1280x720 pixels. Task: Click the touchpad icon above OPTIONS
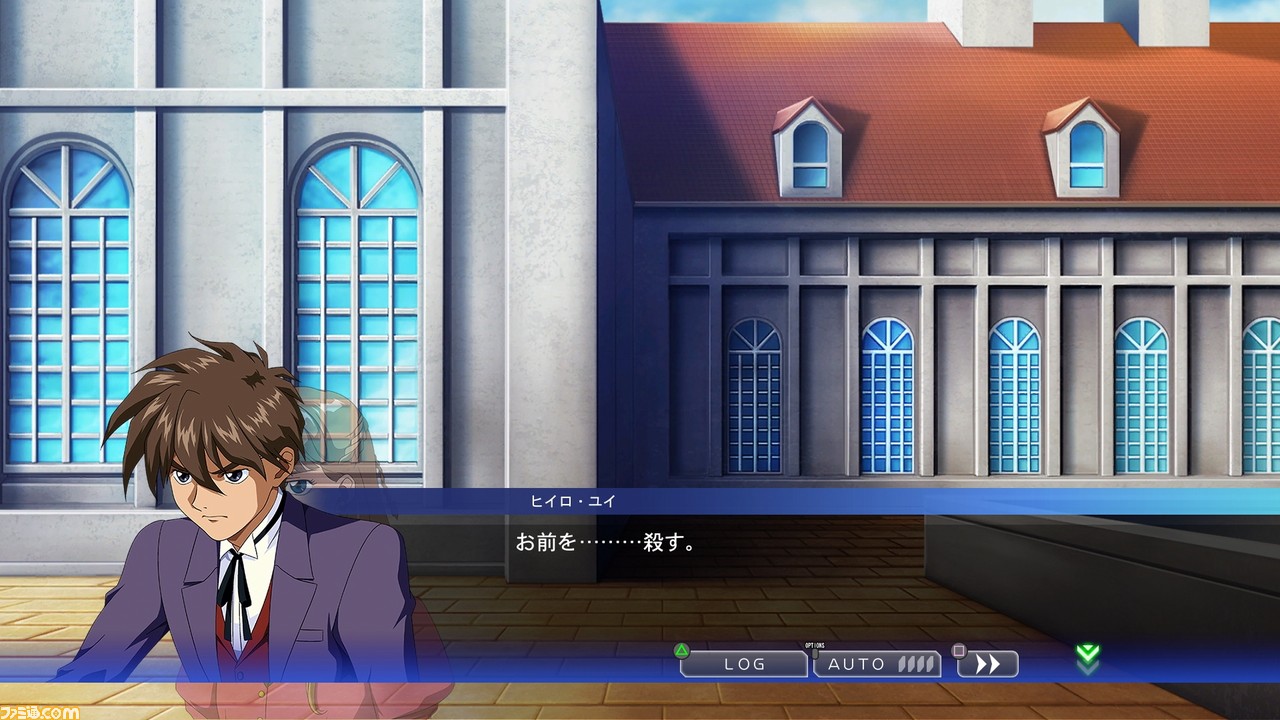point(816,655)
